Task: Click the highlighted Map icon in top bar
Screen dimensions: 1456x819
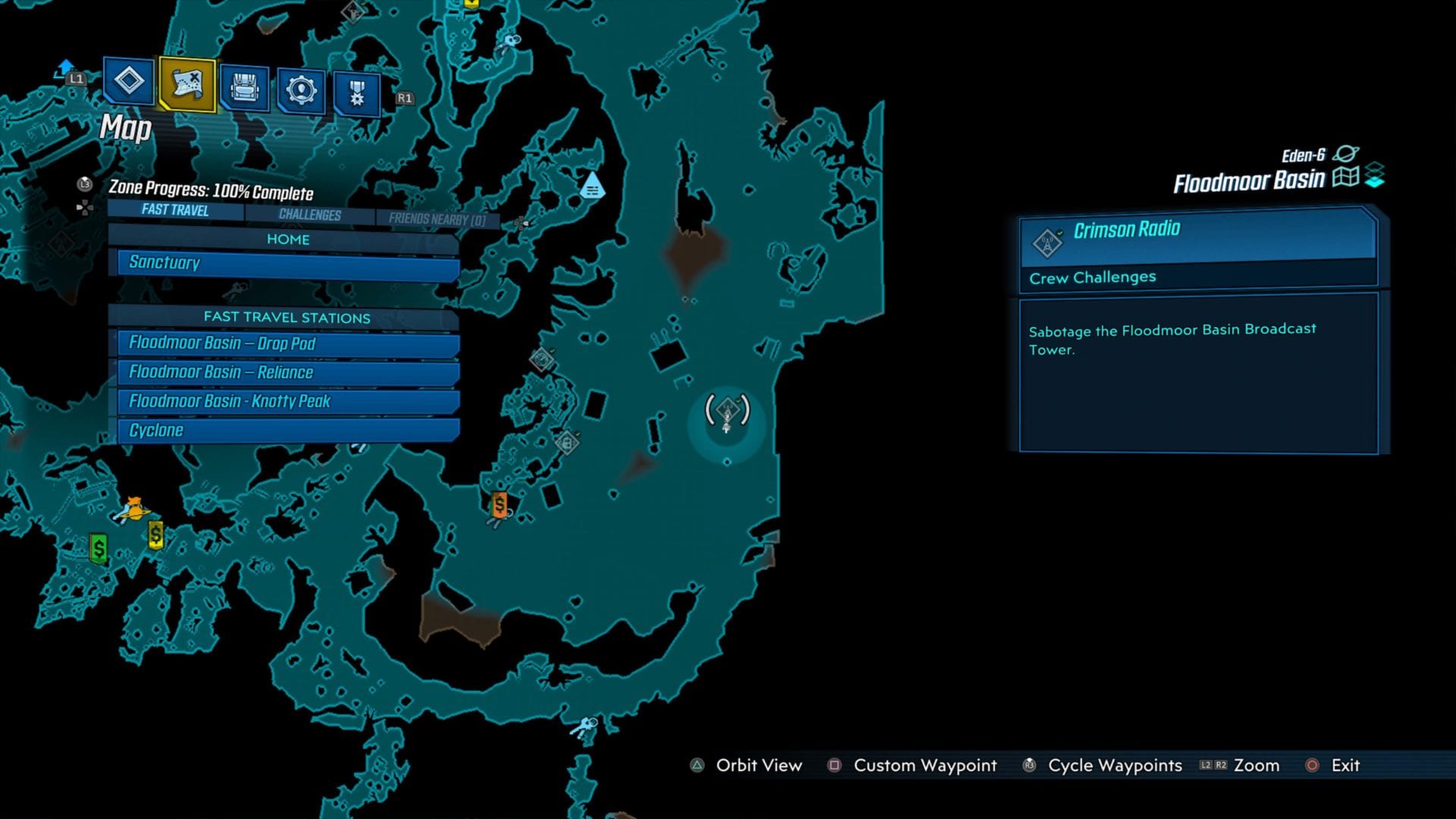Action: point(188,86)
